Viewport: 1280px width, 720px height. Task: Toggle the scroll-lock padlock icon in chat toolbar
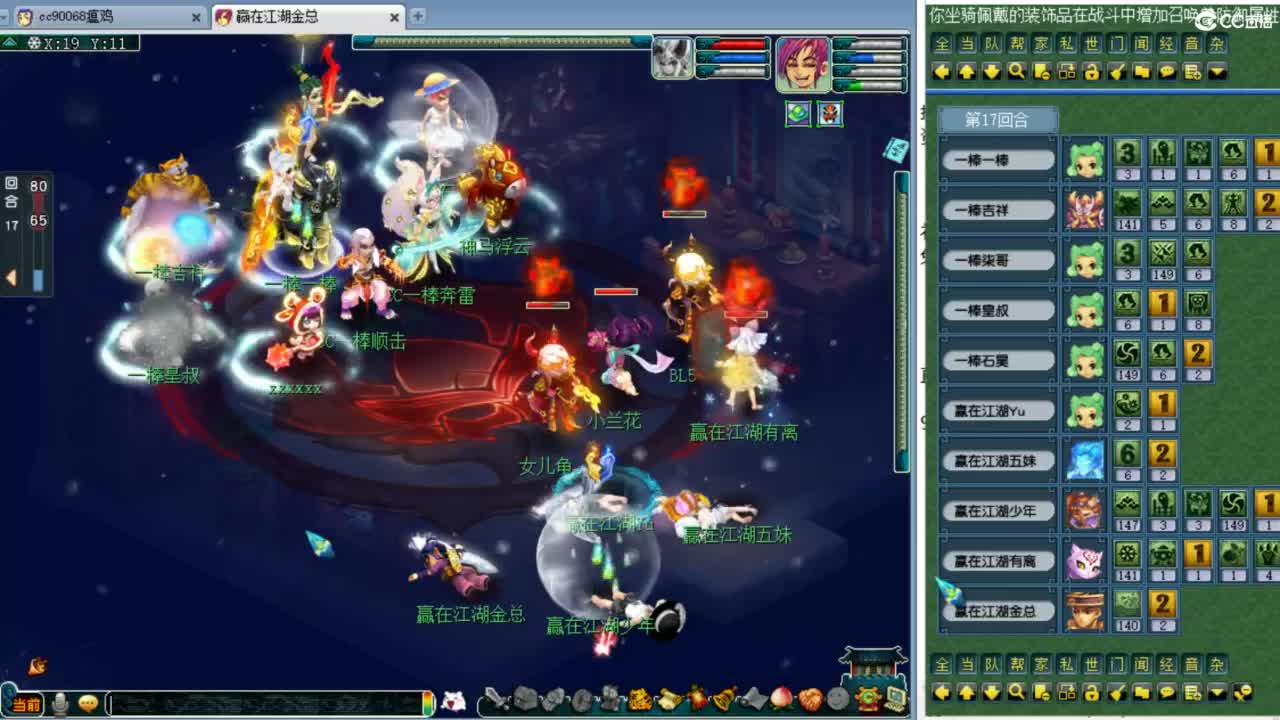pos(1091,72)
